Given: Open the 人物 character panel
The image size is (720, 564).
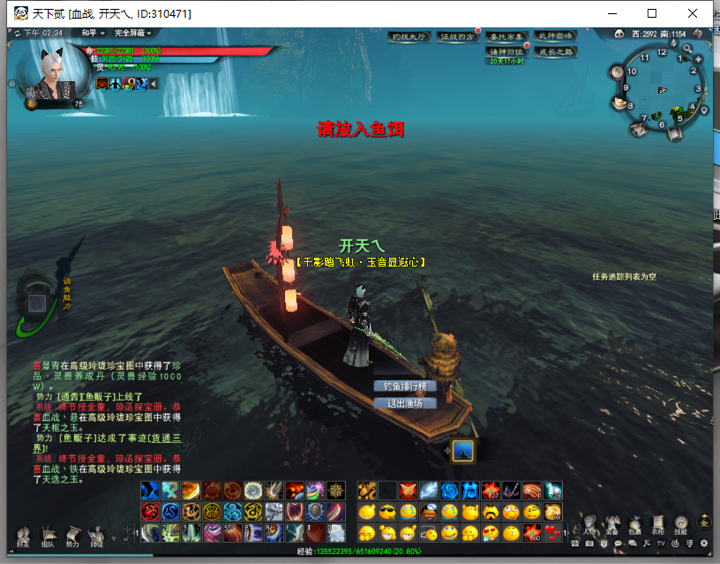Looking at the screenshot, I should (x=589, y=526).
